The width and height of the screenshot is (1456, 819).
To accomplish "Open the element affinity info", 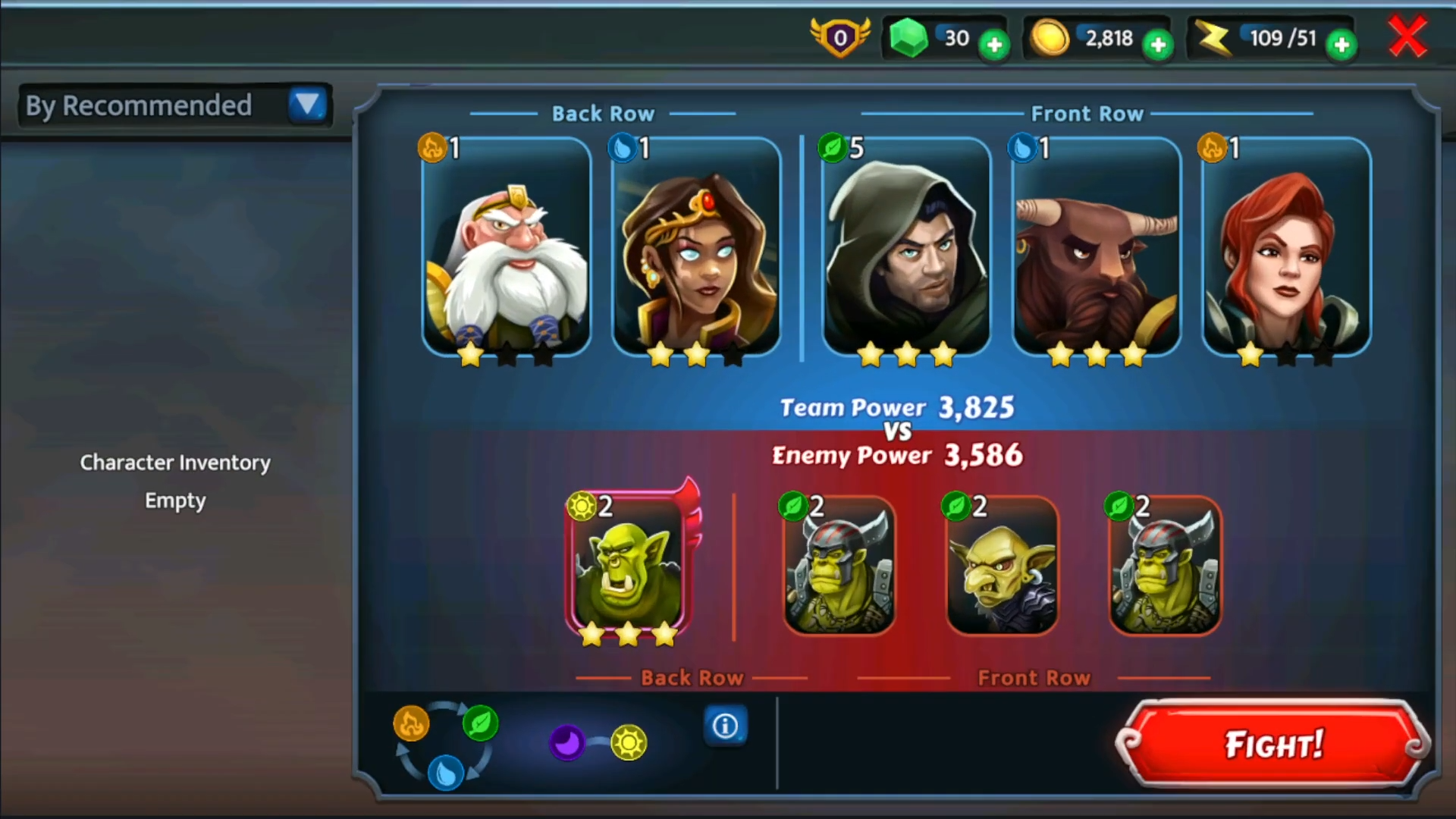I will 725,726.
